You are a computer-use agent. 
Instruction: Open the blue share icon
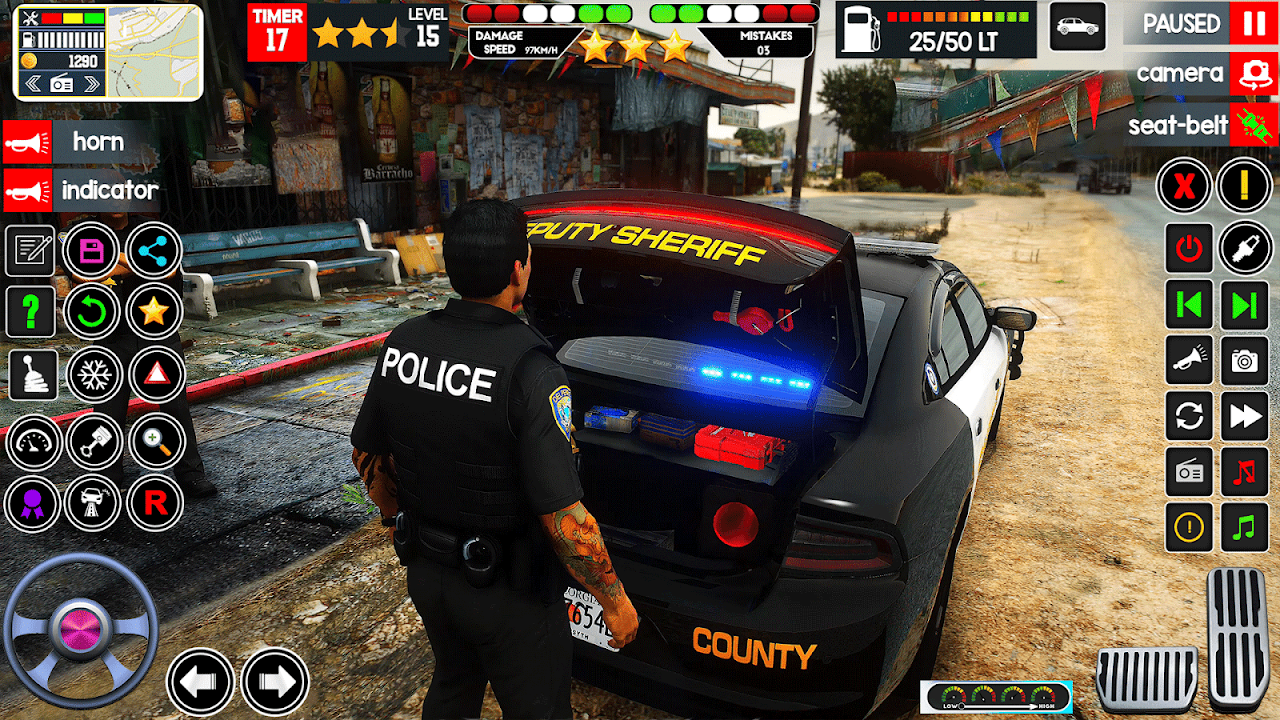154,251
